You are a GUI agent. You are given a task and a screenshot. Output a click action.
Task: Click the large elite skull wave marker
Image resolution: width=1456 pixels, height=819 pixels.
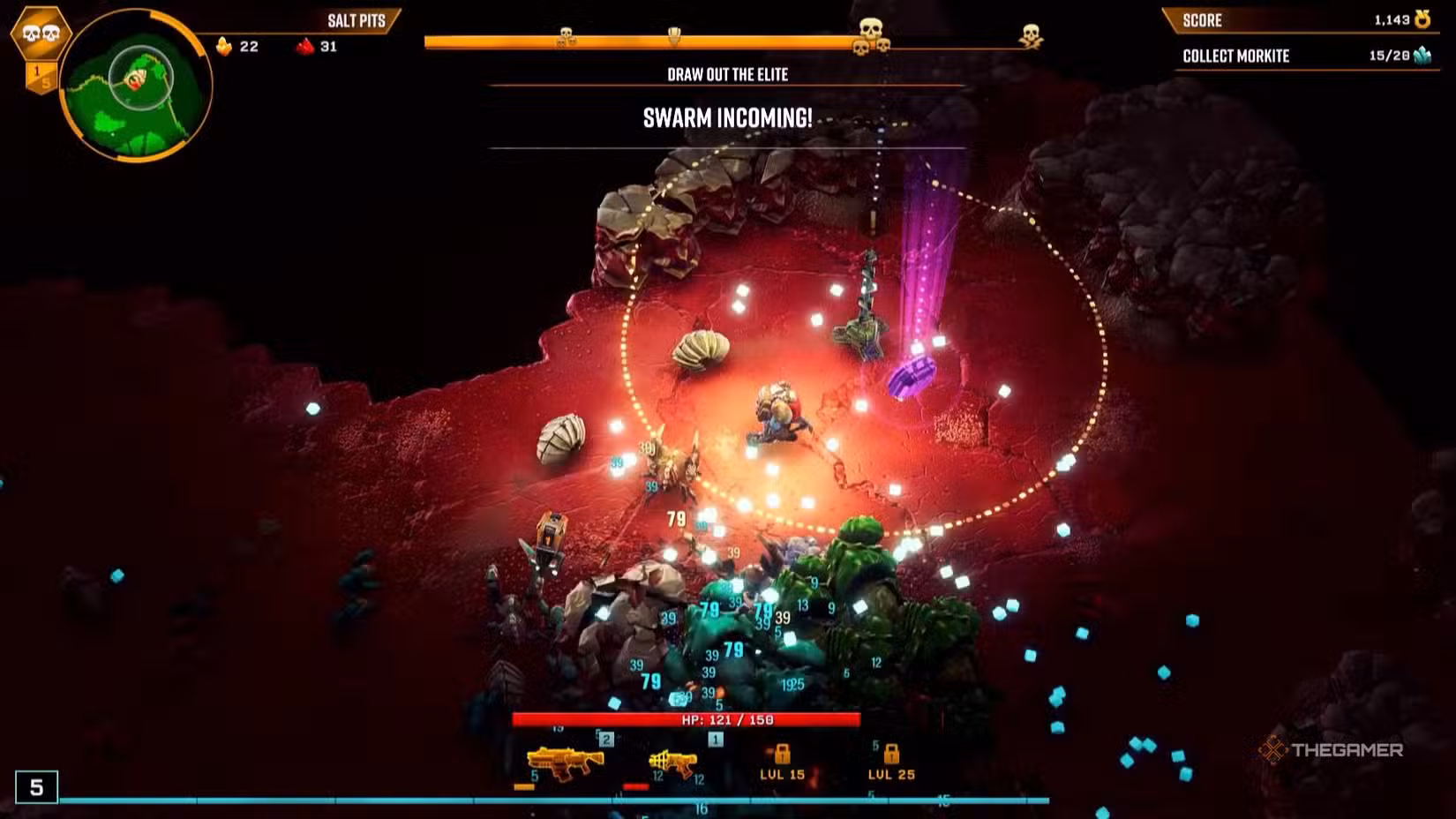point(871,31)
